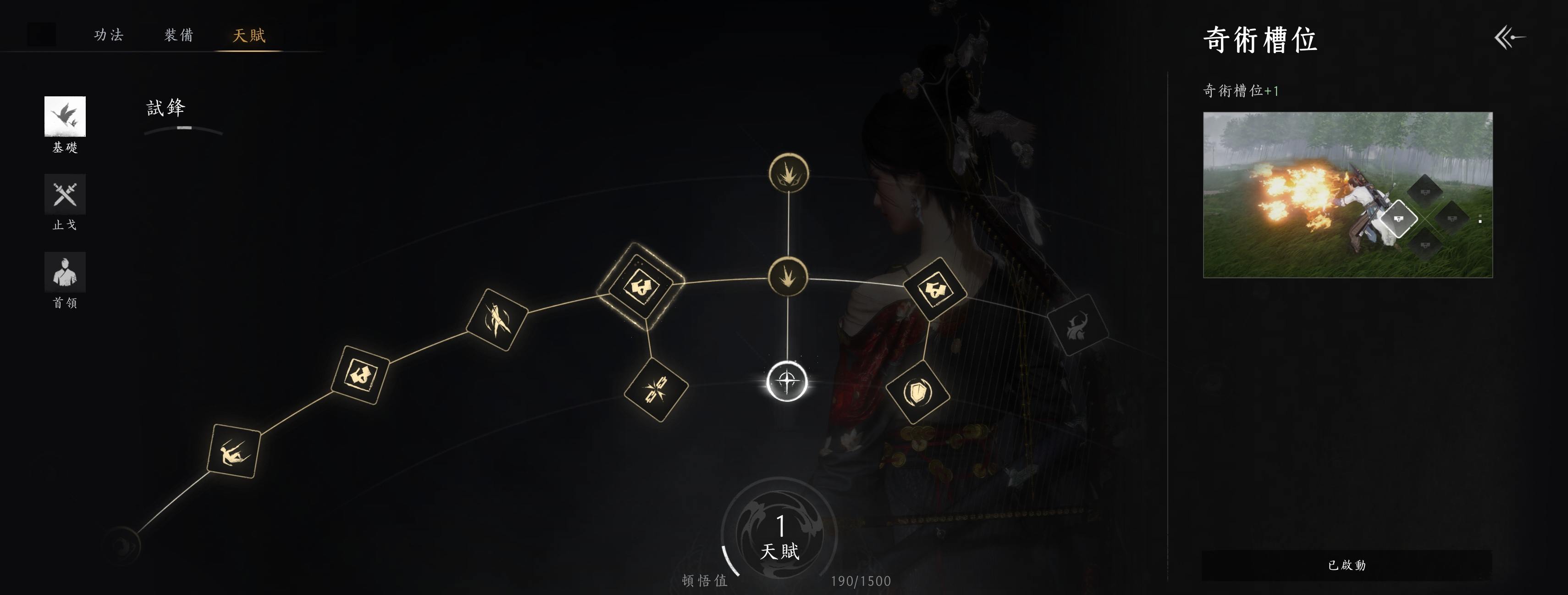Select the slashing blade talent node
The image size is (1568, 595).
tap(497, 319)
